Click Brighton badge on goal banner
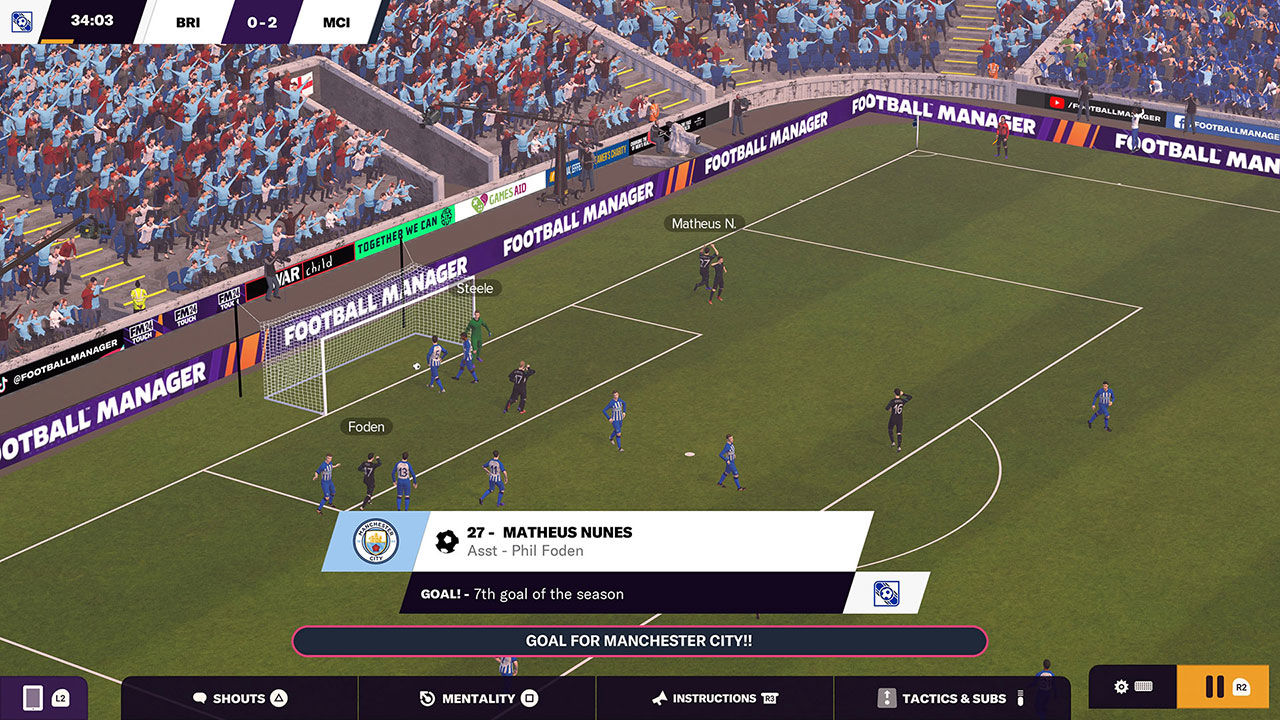1280x720 pixels. (x=885, y=593)
